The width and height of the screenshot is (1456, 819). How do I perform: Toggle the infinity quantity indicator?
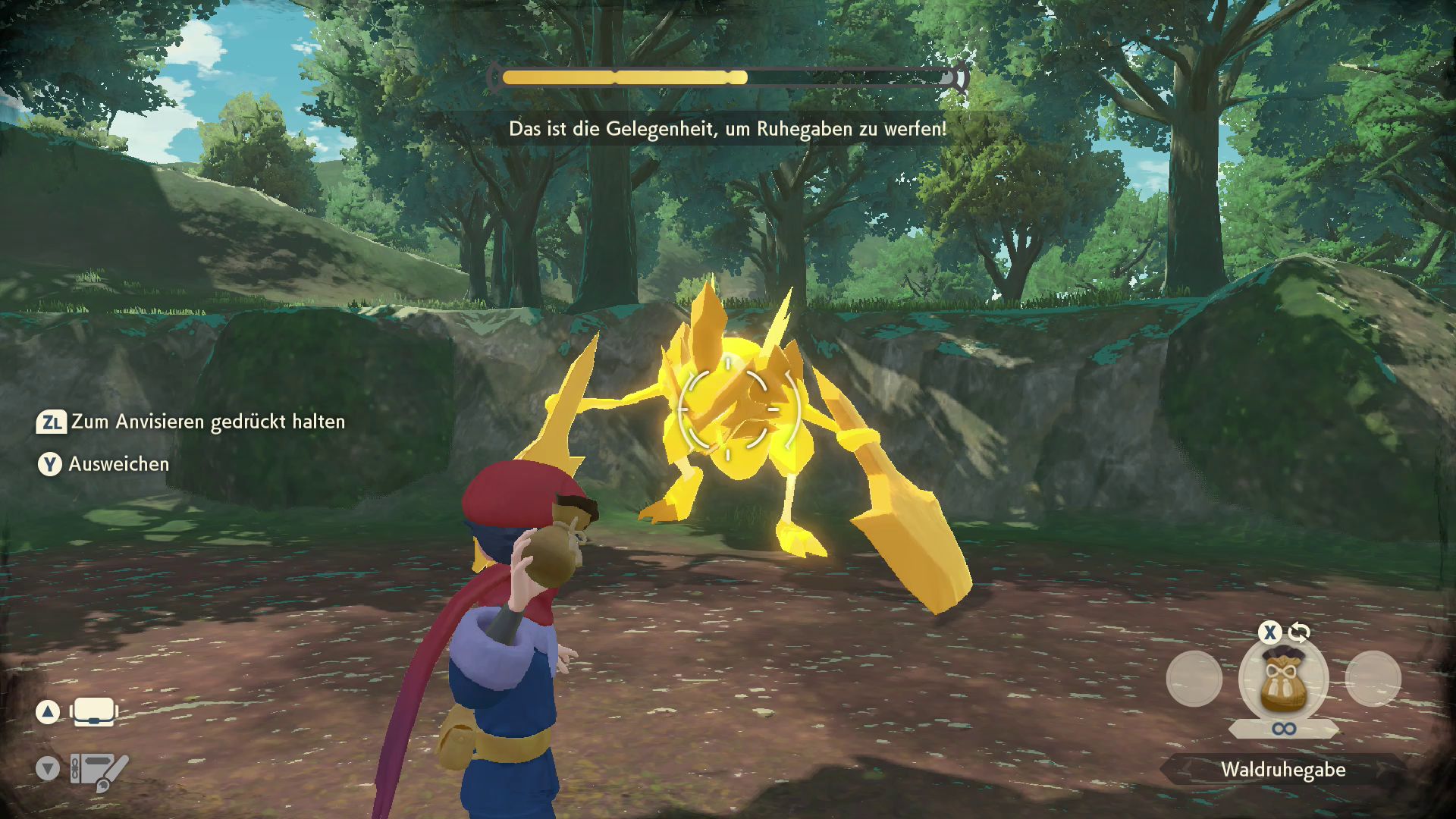point(1284,729)
